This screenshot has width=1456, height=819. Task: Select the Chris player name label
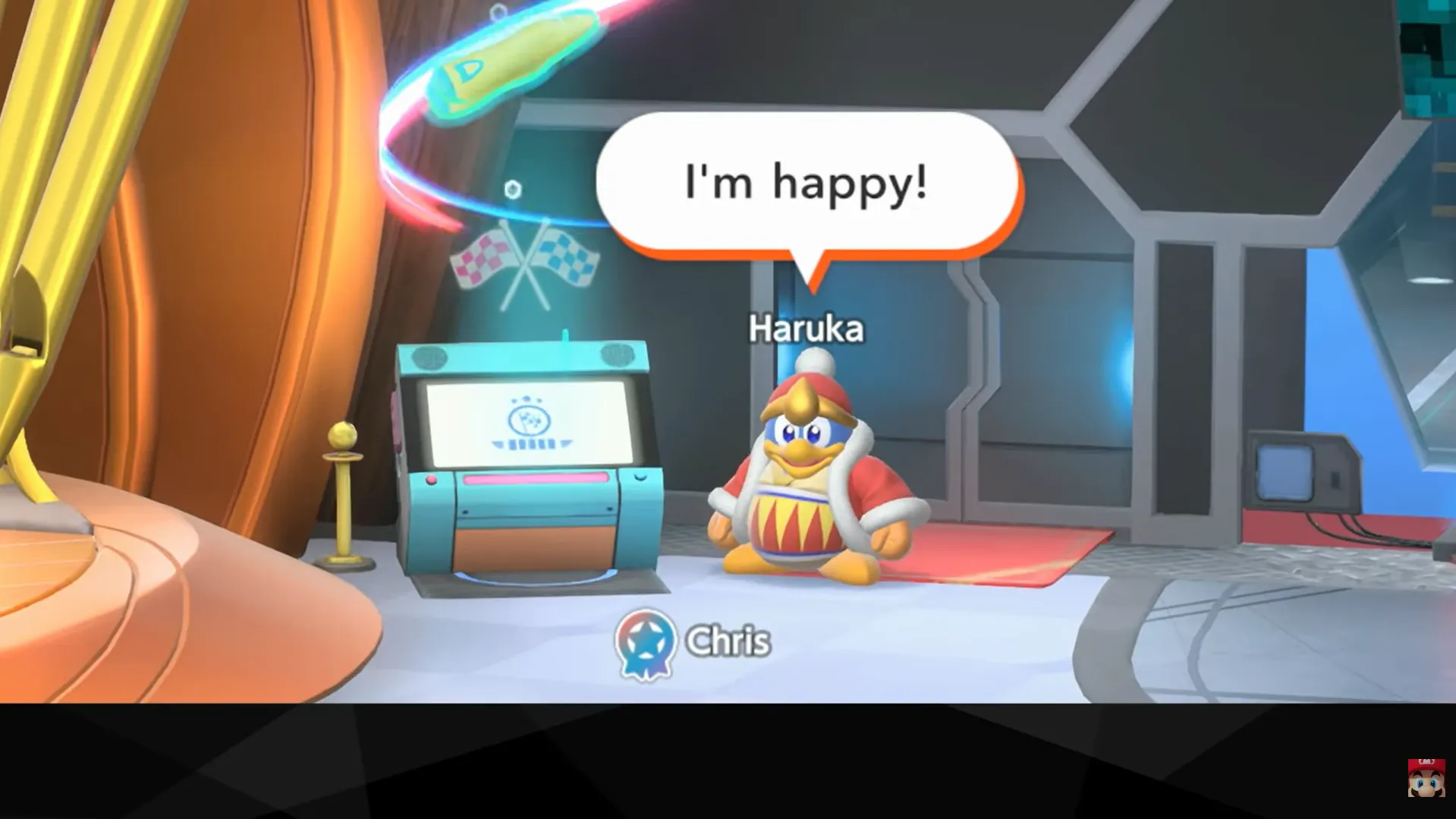[x=728, y=641]
